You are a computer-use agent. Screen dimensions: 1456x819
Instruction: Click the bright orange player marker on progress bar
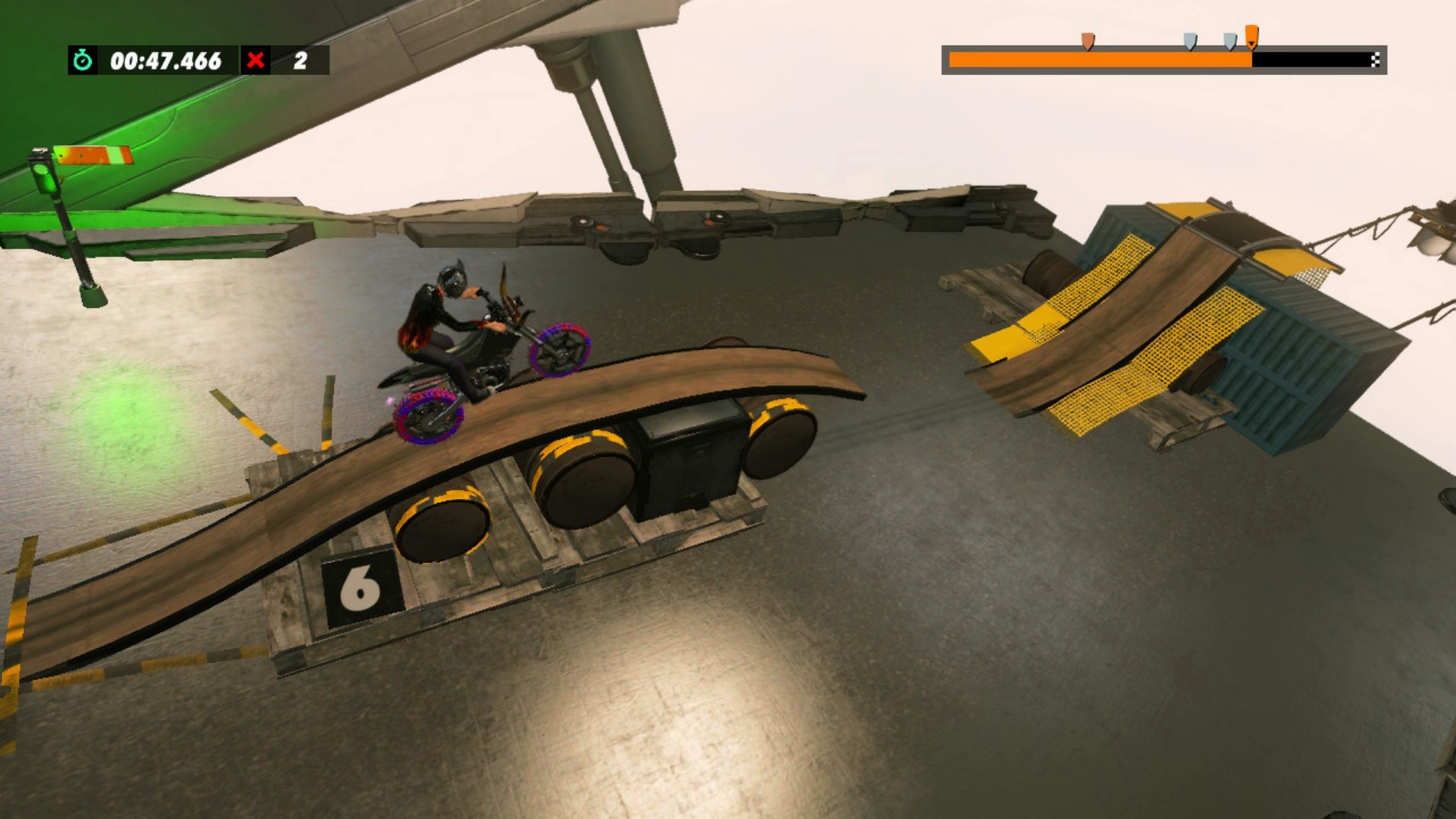pos(1251,36)
